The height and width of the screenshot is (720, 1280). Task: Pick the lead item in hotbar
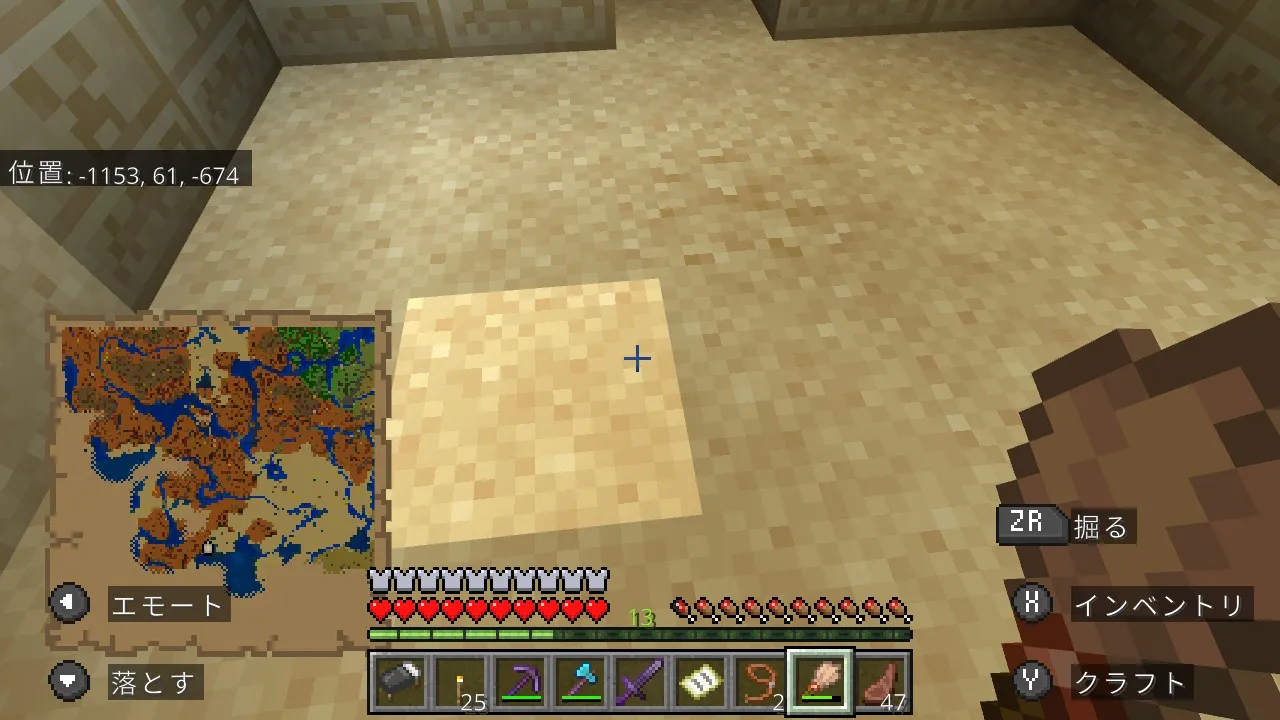[760, 682]
